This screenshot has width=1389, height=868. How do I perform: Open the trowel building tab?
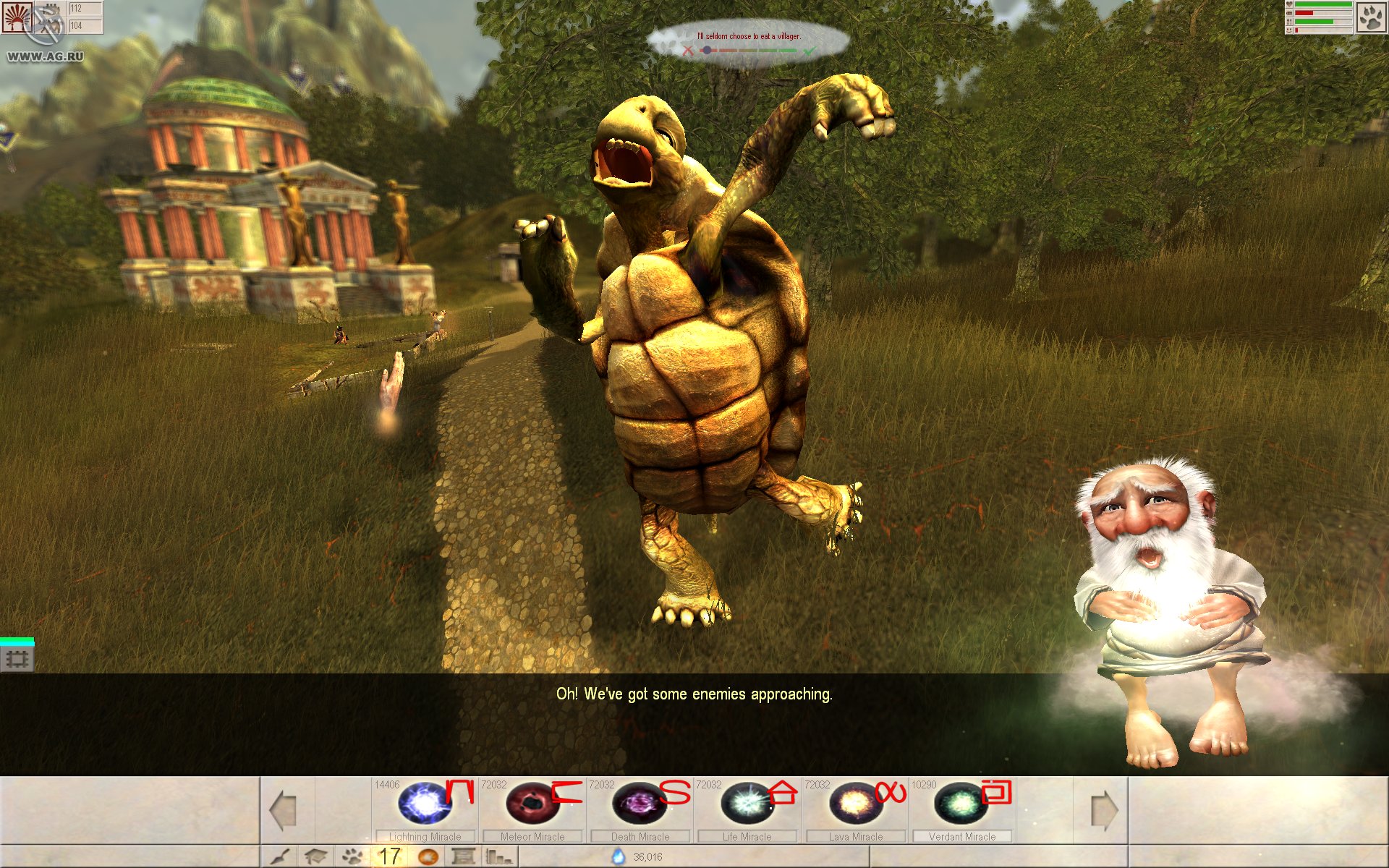[x=281, y=857]
